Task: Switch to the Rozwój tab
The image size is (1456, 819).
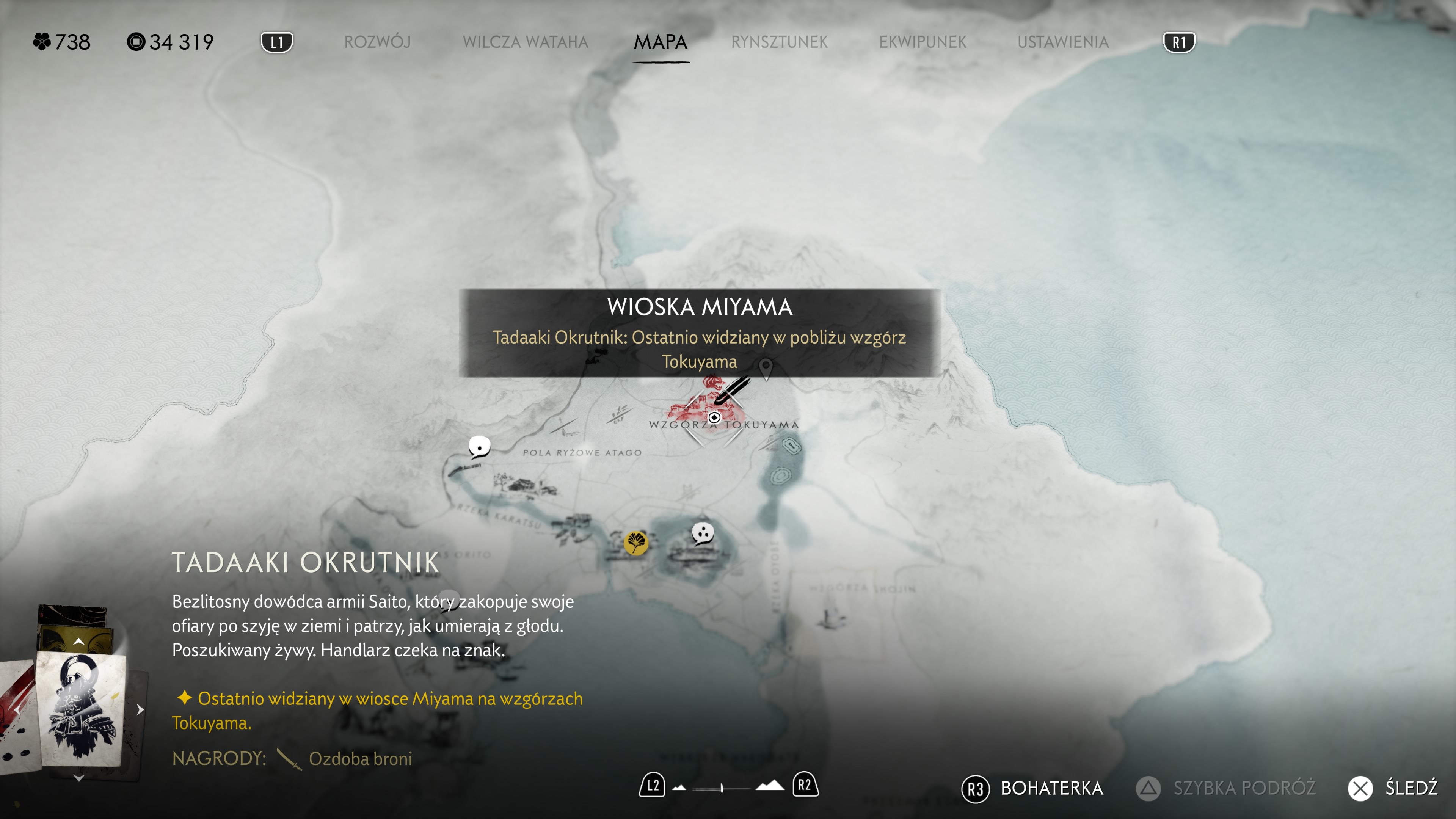Action: (377, 42)
